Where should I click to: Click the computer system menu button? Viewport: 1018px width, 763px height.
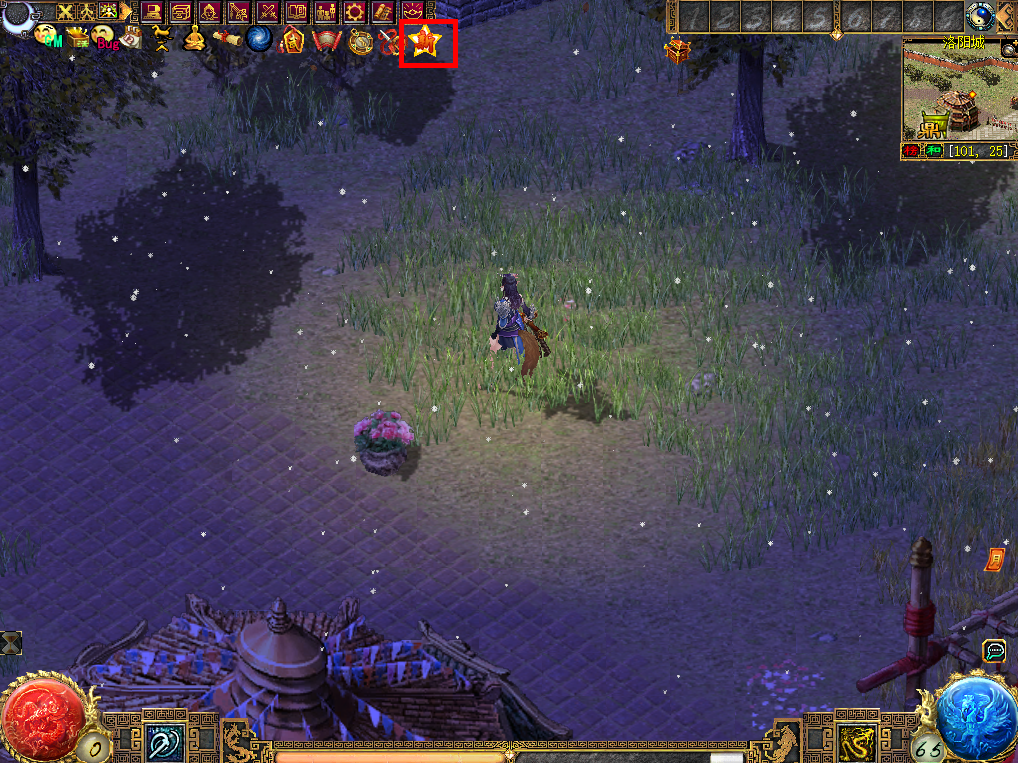tap(152, 12)
